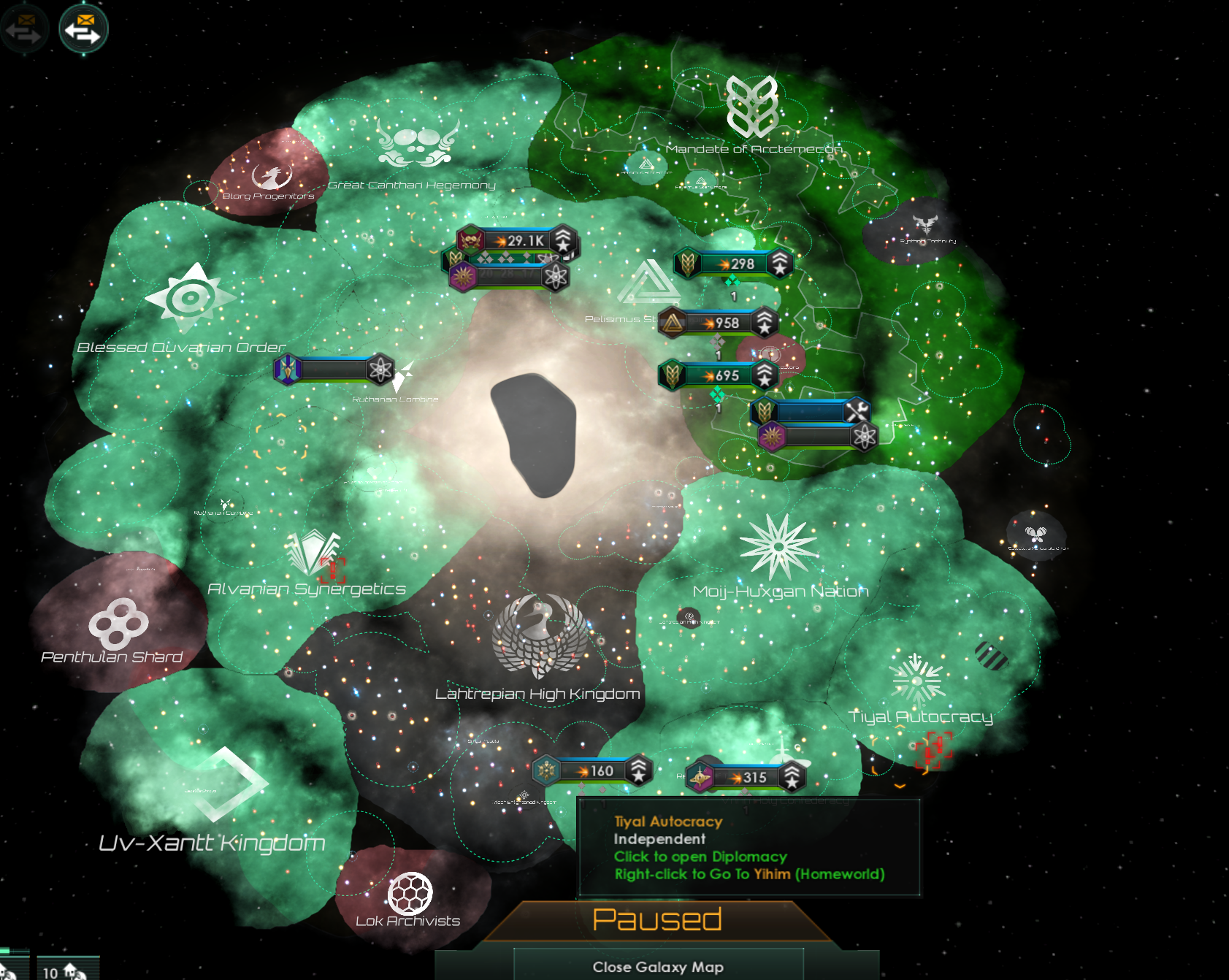Image resolution: width=1229 pixels, height=980 pixels.
Task: Open diplomacy with Alvanian Synergetics
Action: (x=313, y=553)
